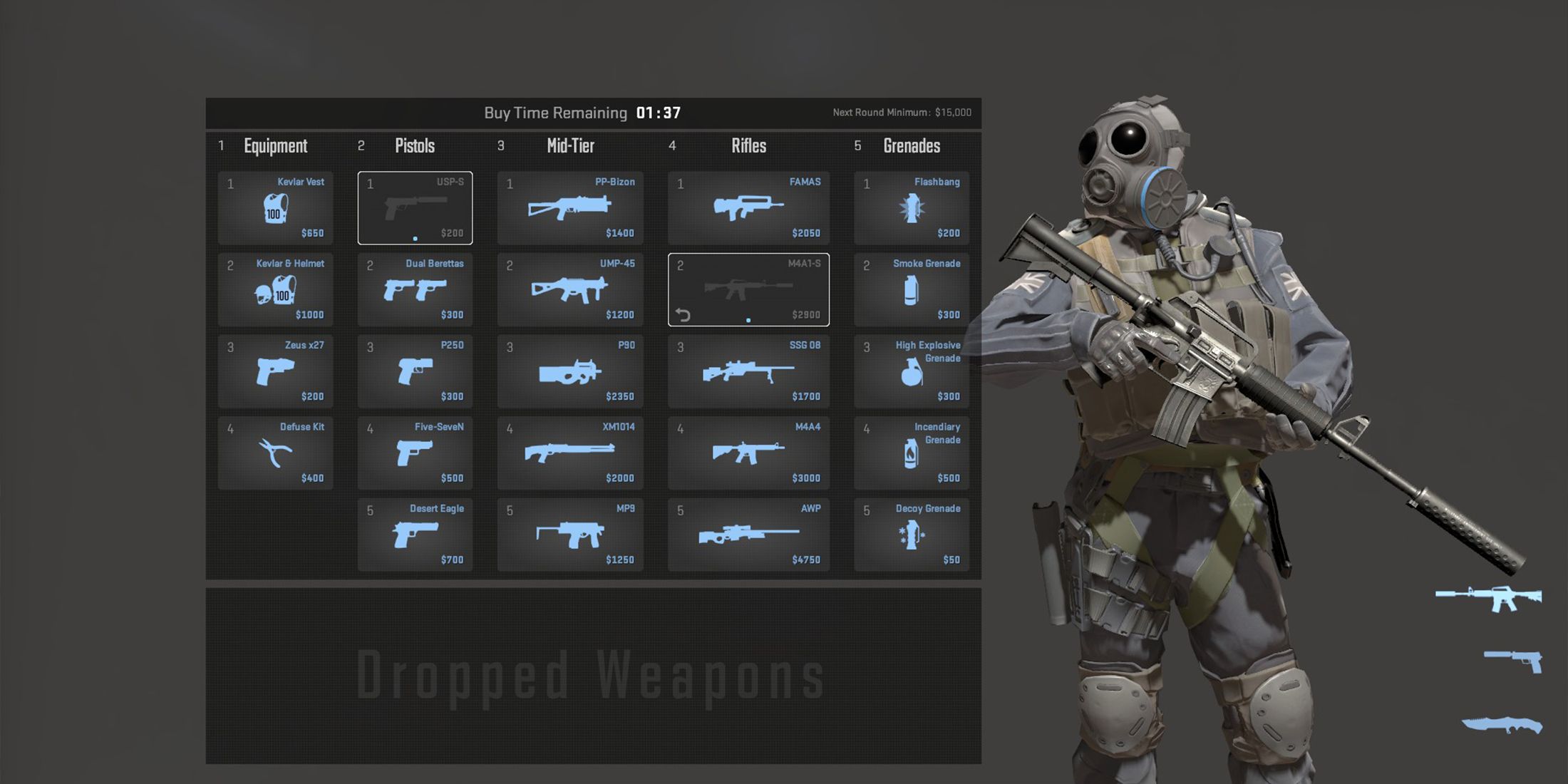
Task: Open the Grenades category header
Action: coord(911,146)
